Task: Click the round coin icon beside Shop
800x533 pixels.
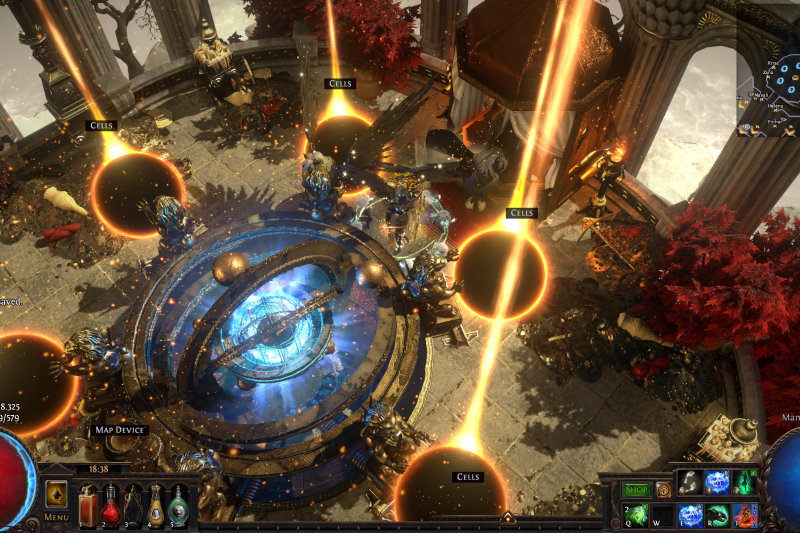Action: tap(662, 490)
